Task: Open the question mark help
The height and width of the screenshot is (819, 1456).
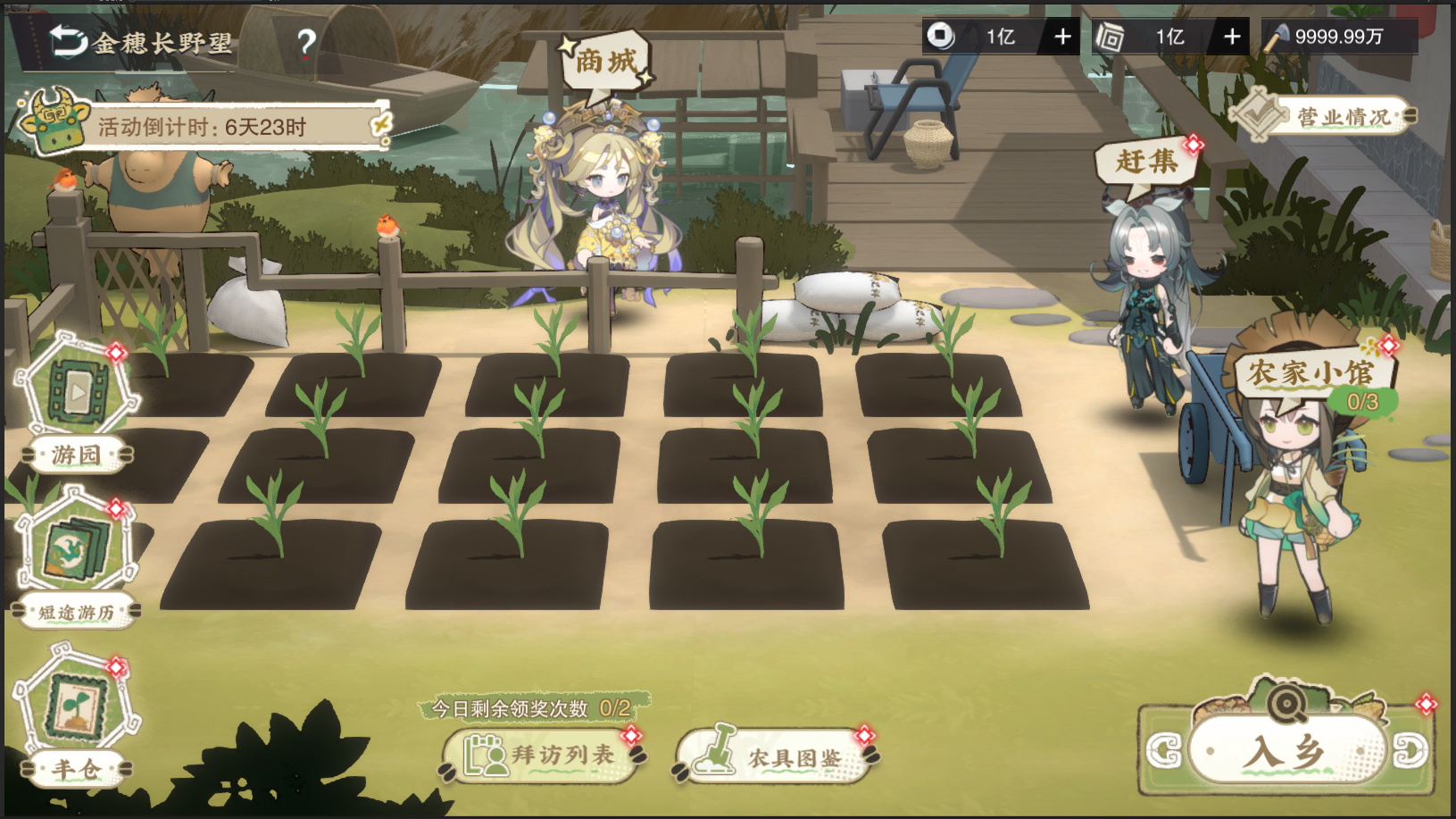Action: pyautogui.click(x=306, y=43)
